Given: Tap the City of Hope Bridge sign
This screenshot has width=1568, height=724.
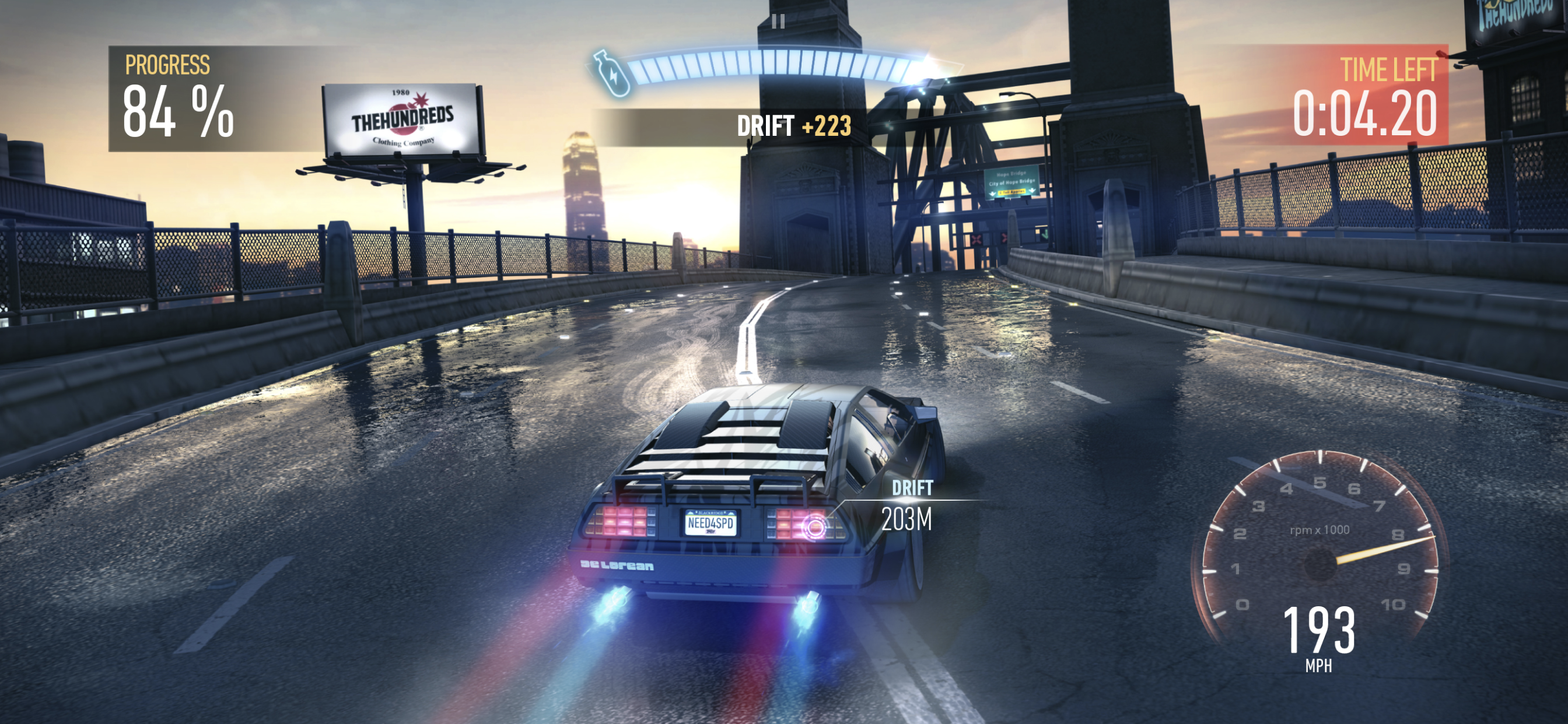Looking at the screenshot, I should (x=1012, y=184).
